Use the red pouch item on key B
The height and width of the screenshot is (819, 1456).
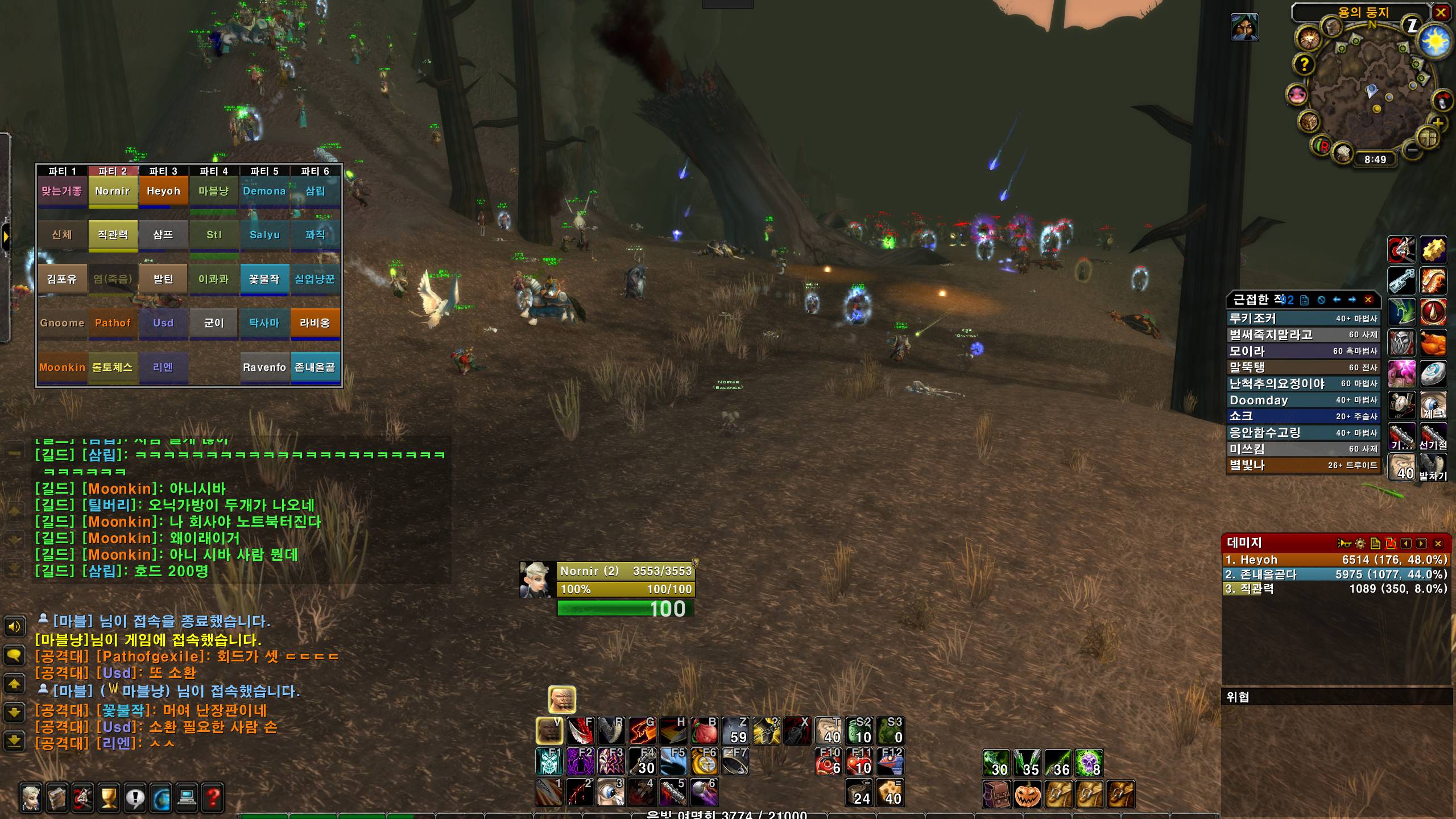pyautogui.click(x=704, y=731)
